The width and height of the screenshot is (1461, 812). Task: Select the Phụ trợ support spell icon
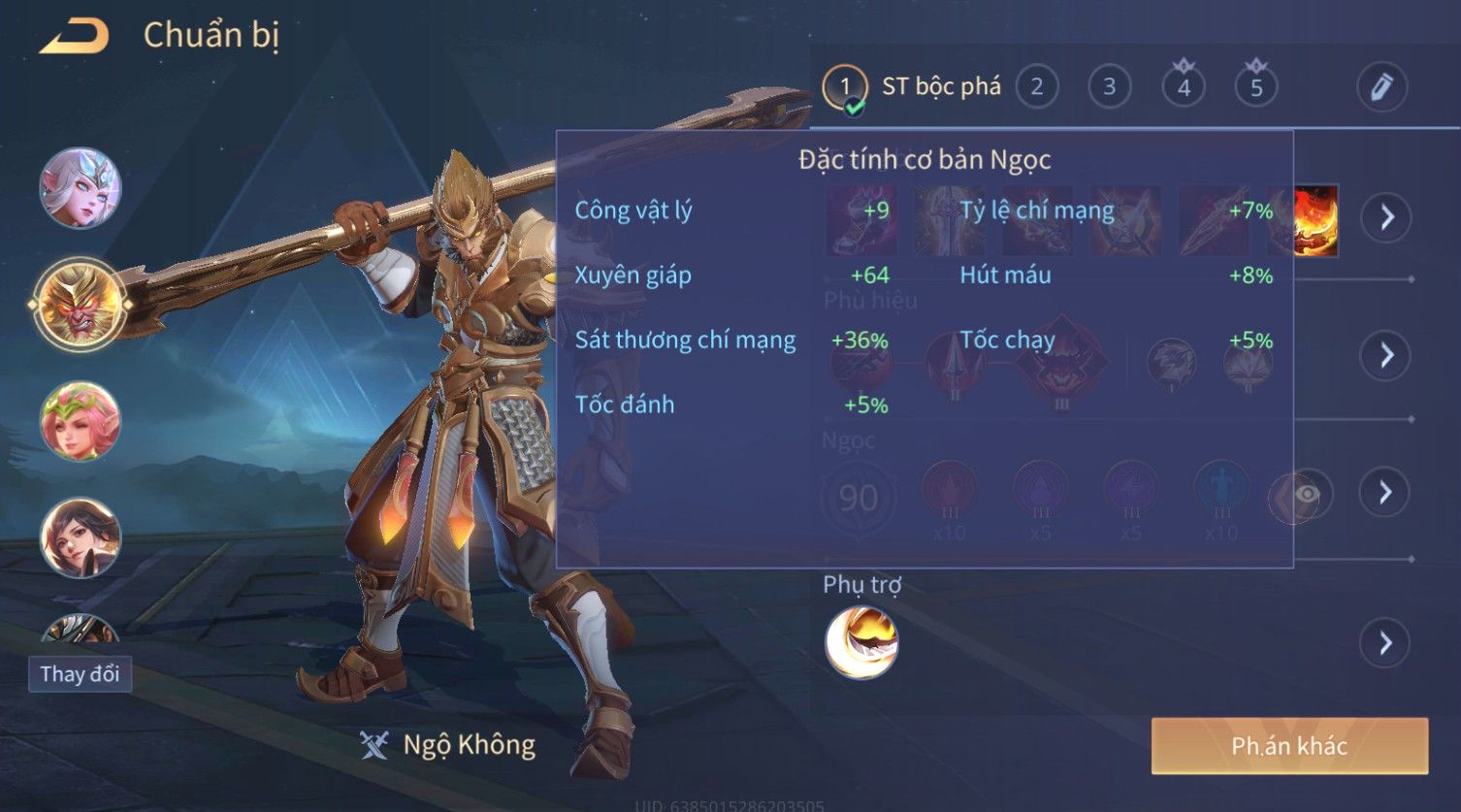point(861,642)
